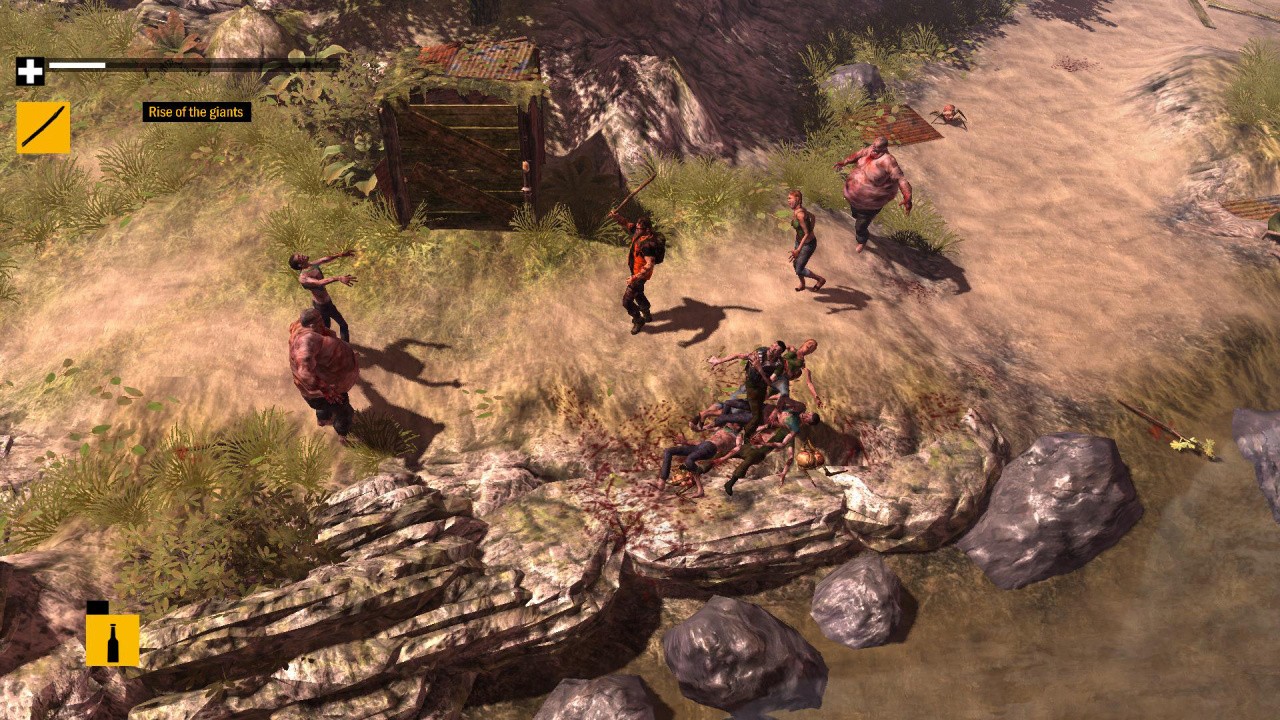This screenshot has width=1280, height=720.
Task: Click the white plus symbol in the health indicator
Action: (x=30, y=71)
